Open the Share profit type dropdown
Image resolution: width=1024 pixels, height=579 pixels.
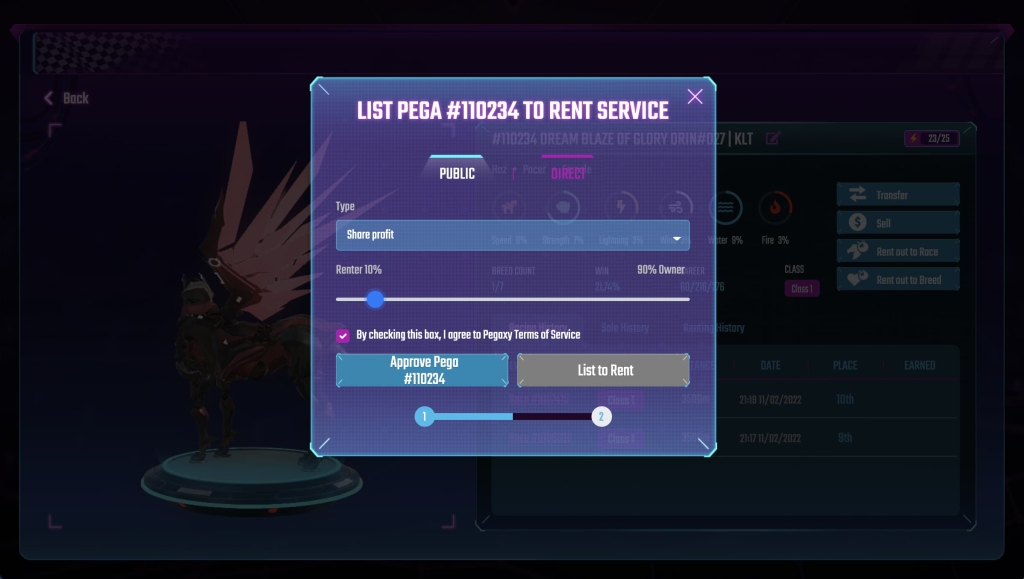tap(512, 235)
